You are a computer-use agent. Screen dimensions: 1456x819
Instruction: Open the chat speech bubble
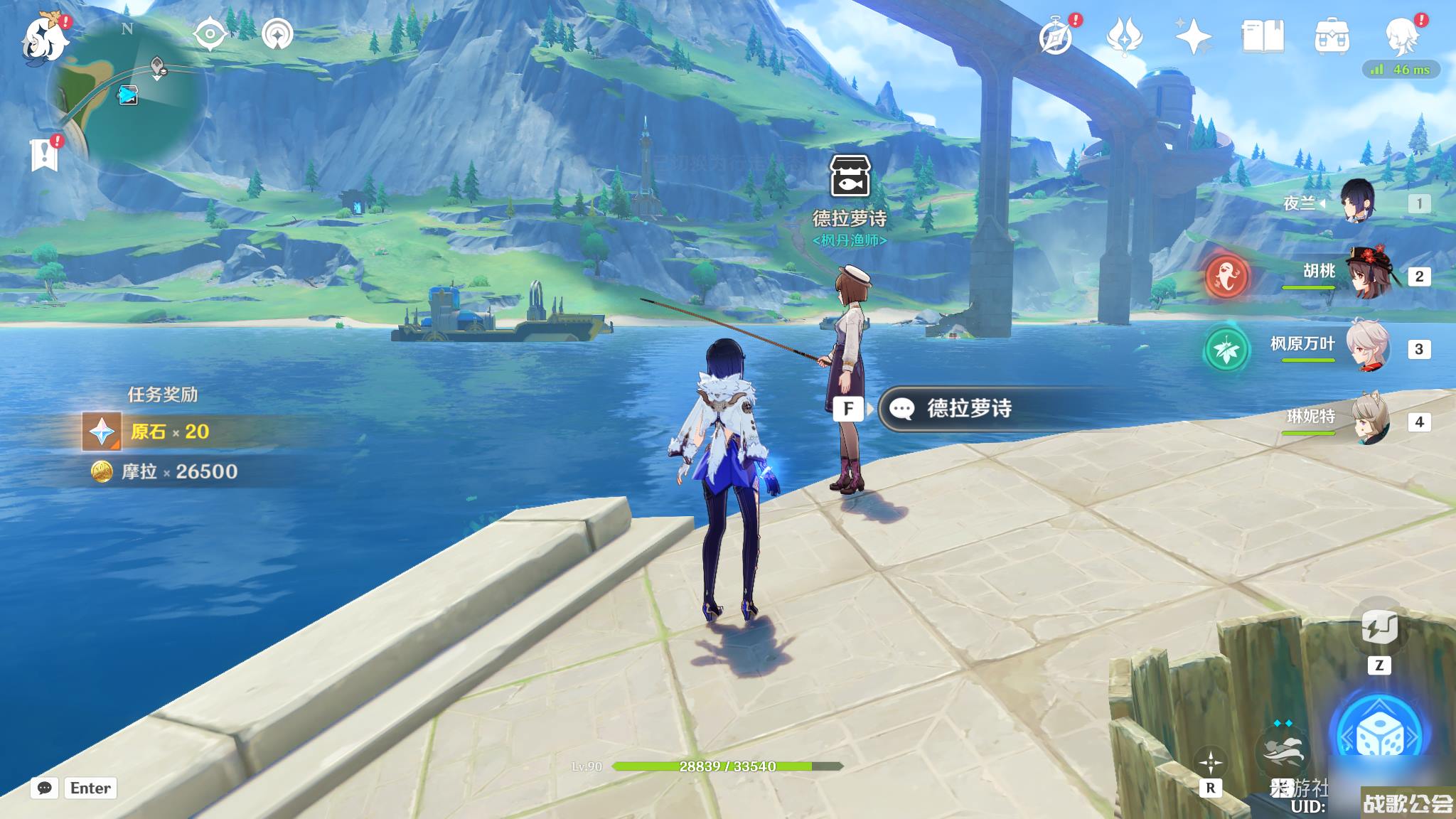pyautogui.click(x=44, y=788)
